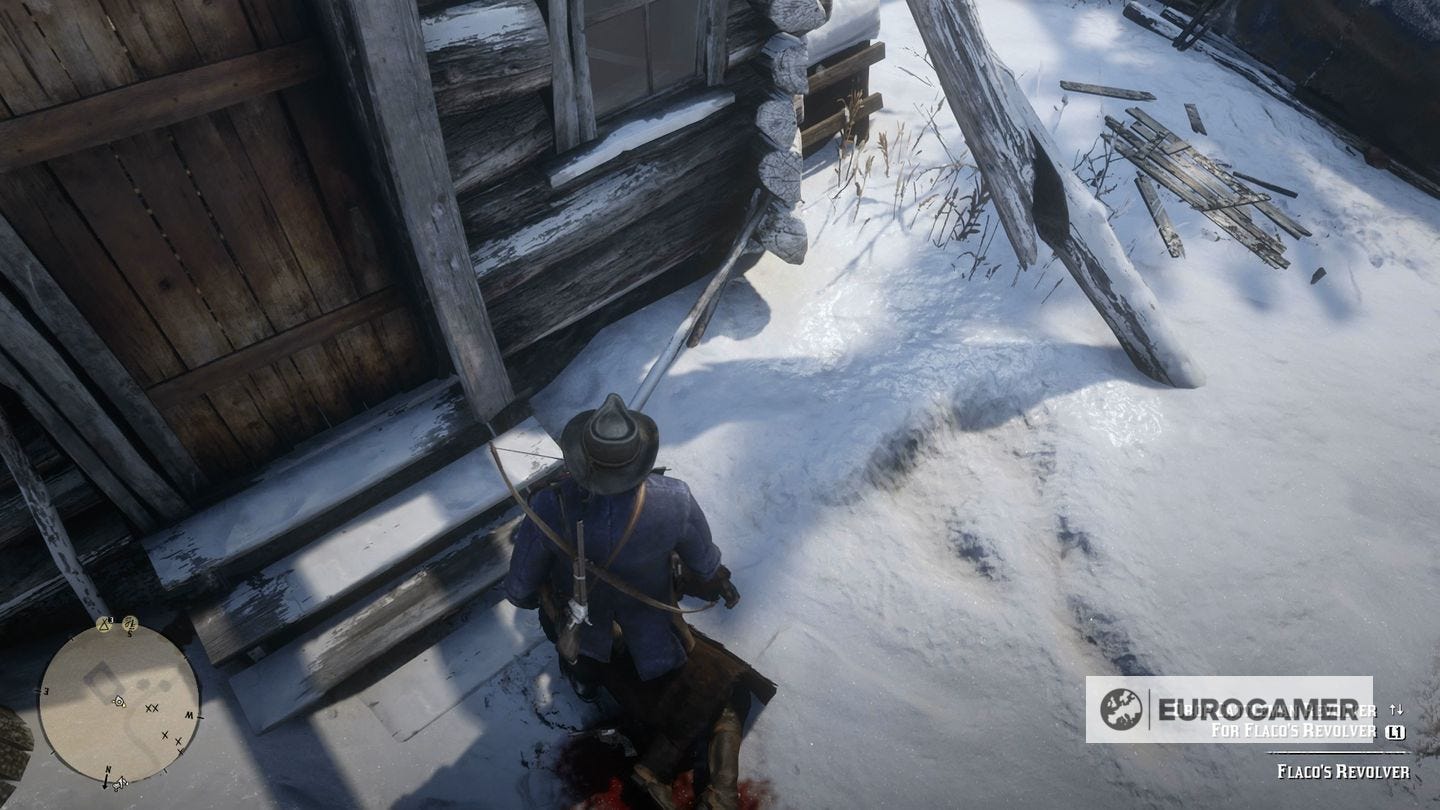Click the horse icon above the minimap
Viewport: 1440px width, 810px height.
point(130,624)
